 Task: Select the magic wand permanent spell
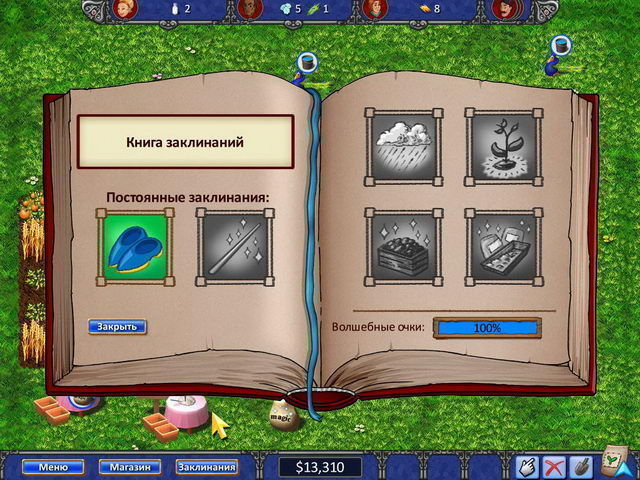pyautogui.click(x=232, y=244)
